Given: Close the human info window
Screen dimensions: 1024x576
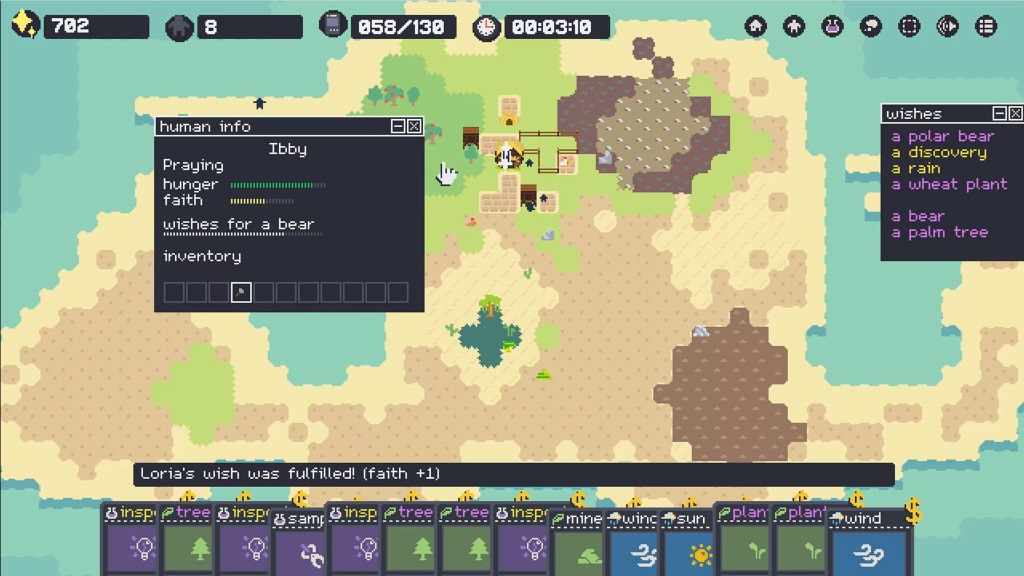Looking at the screenshot, I should (414, 126).
